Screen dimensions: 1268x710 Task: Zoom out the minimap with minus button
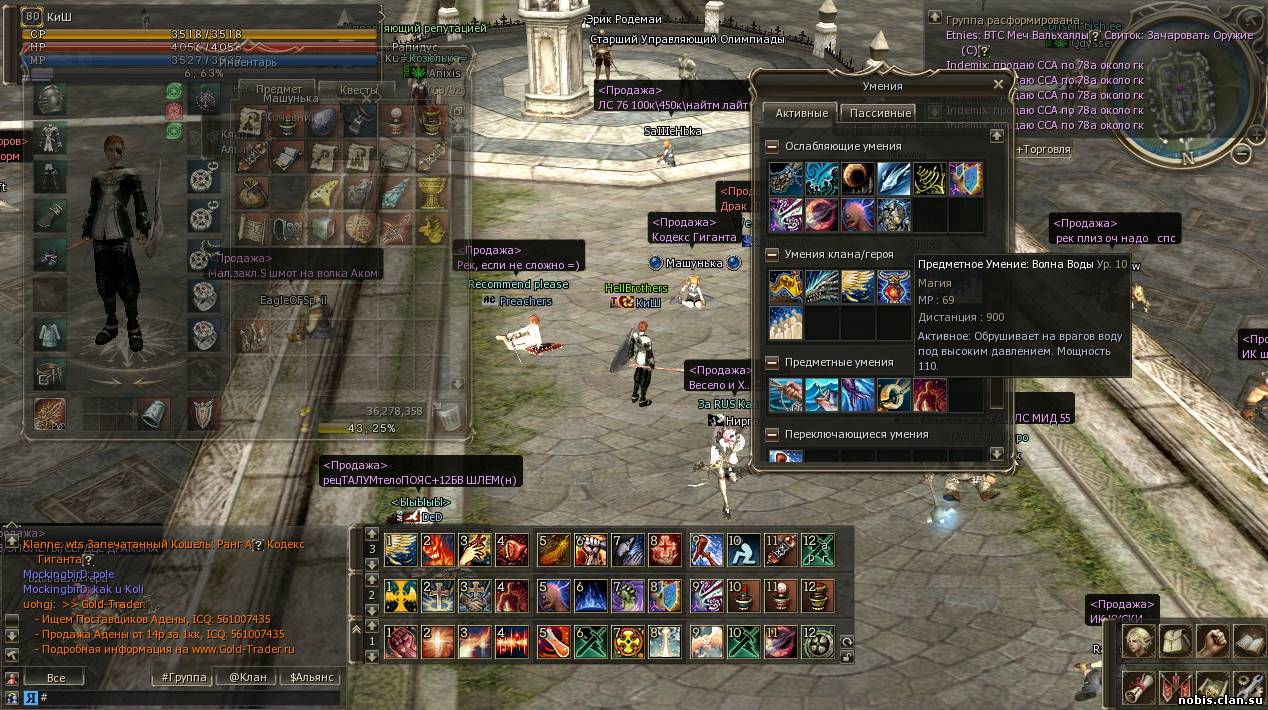click(x=1241, y=154)
